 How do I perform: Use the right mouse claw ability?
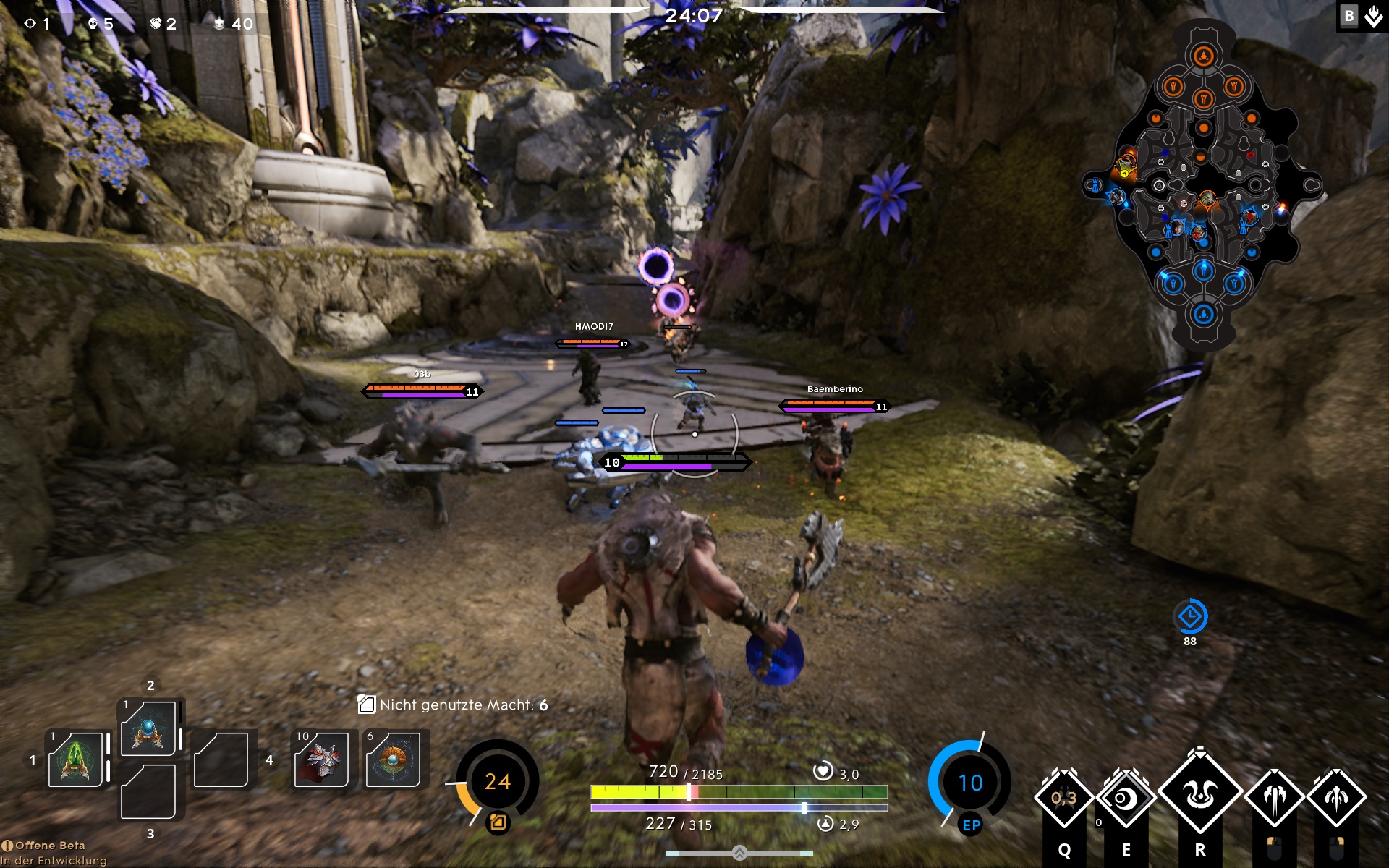point(1336,799)
